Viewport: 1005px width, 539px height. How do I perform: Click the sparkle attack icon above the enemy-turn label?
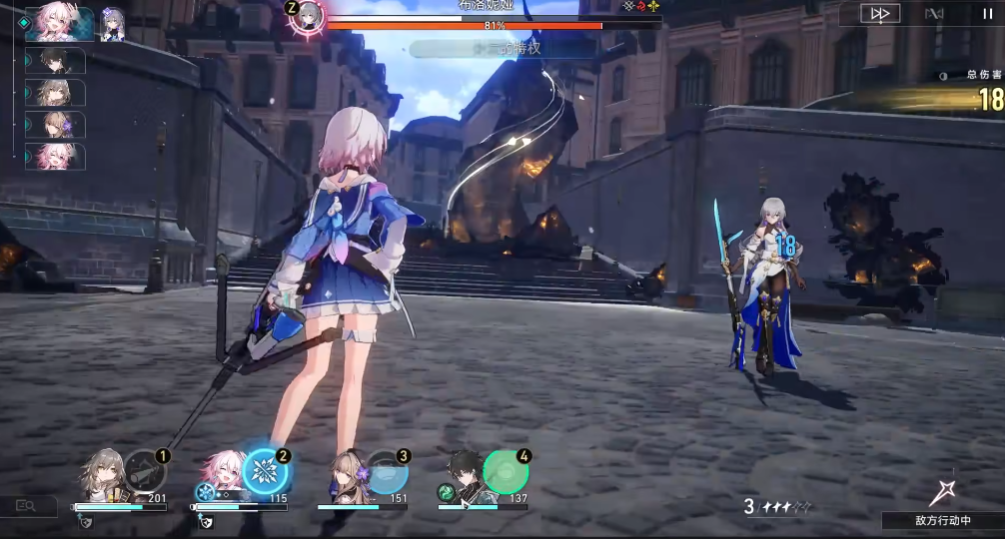[942, 492]
